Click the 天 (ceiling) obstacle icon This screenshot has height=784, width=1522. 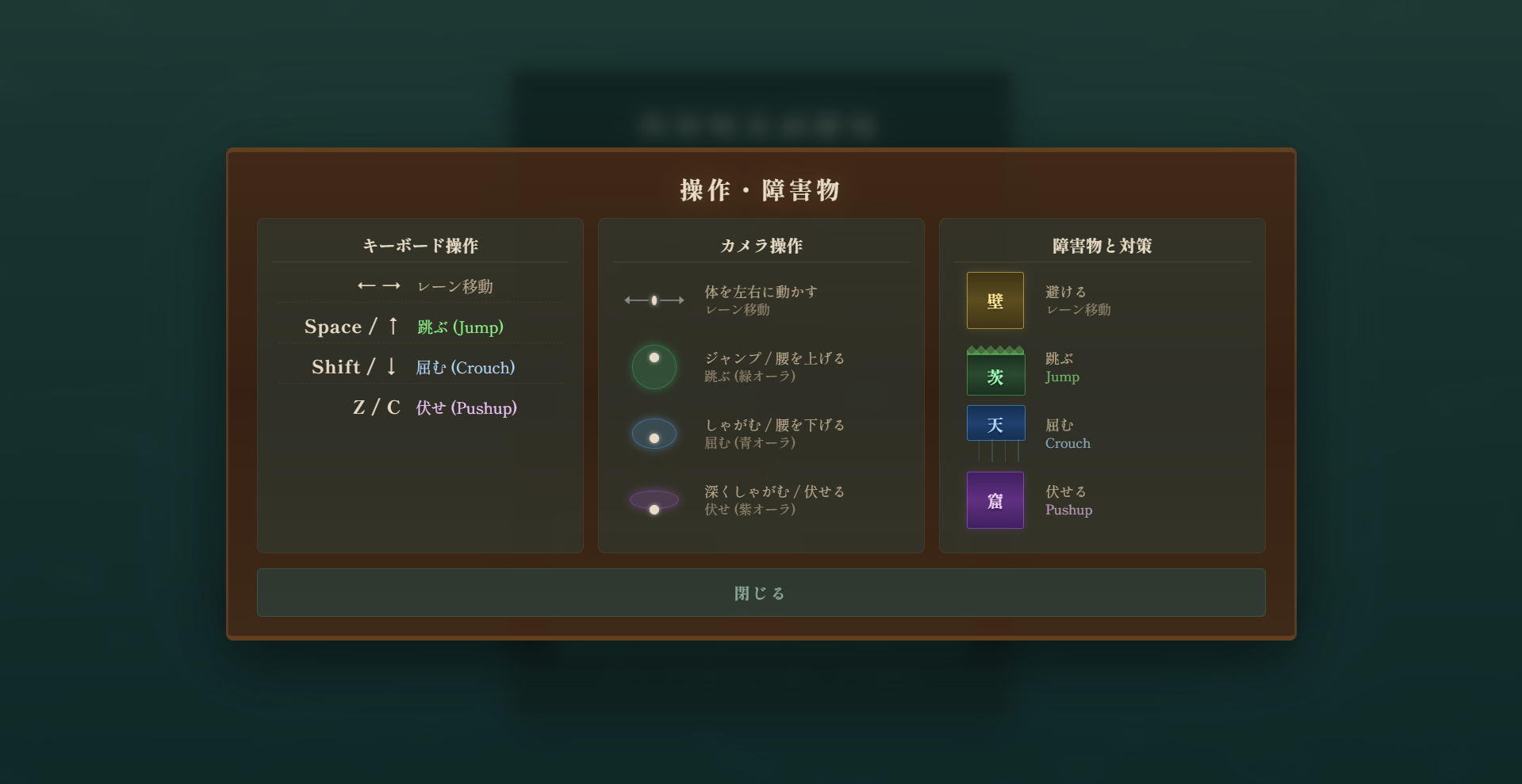[995, 423]
